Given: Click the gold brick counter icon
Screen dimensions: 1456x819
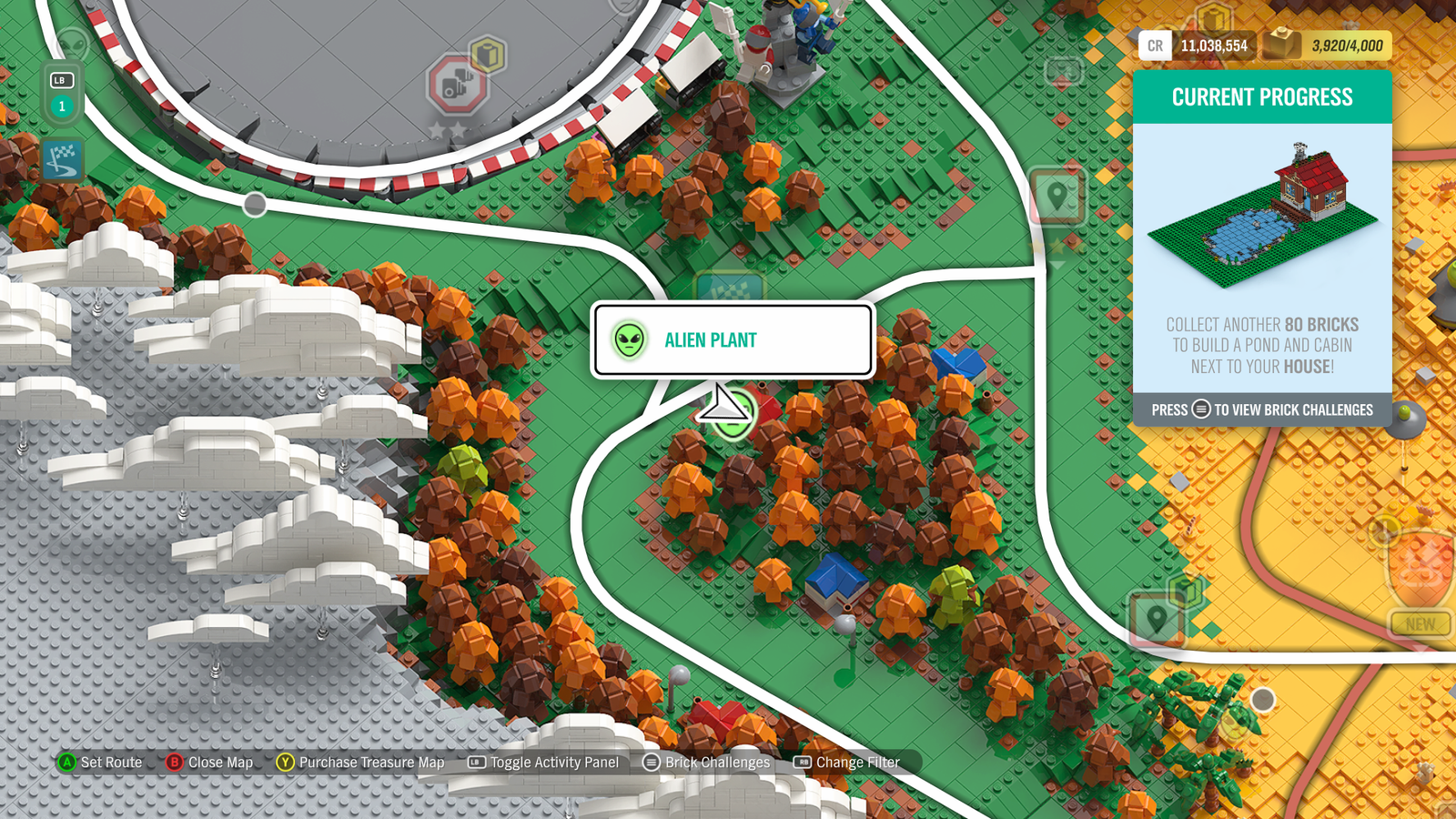Looking at the screenshot, I should 1281,45.
